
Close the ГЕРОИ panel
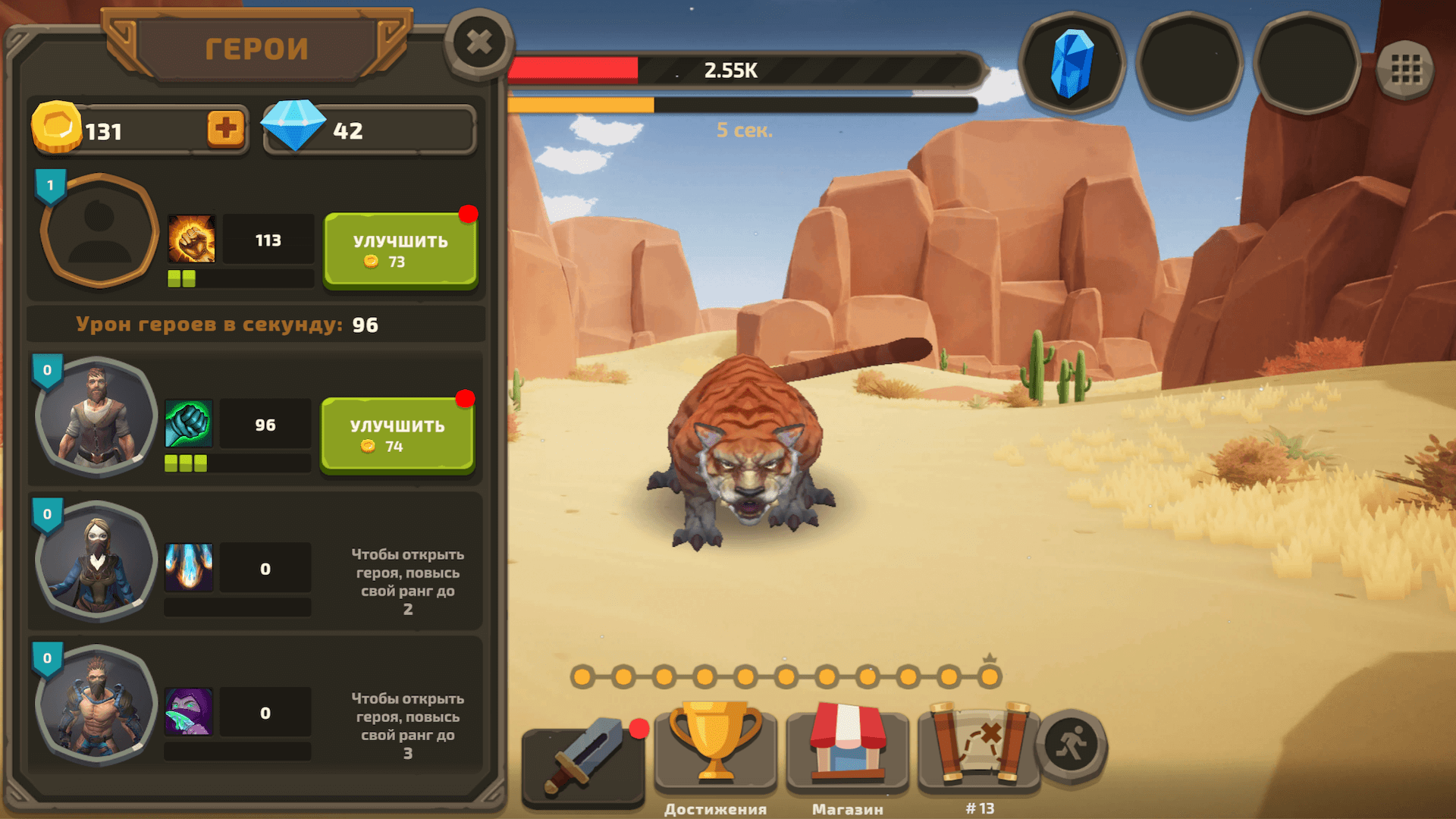tap(478, 43)
